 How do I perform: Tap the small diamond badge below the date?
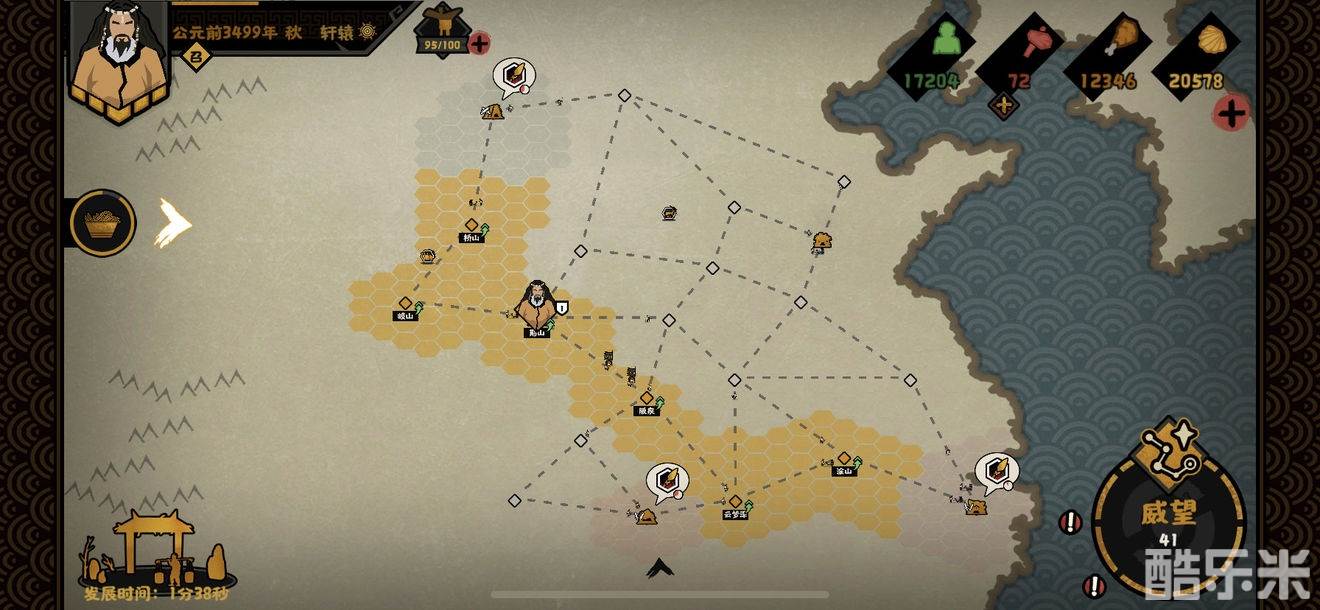tap(196, 57)
